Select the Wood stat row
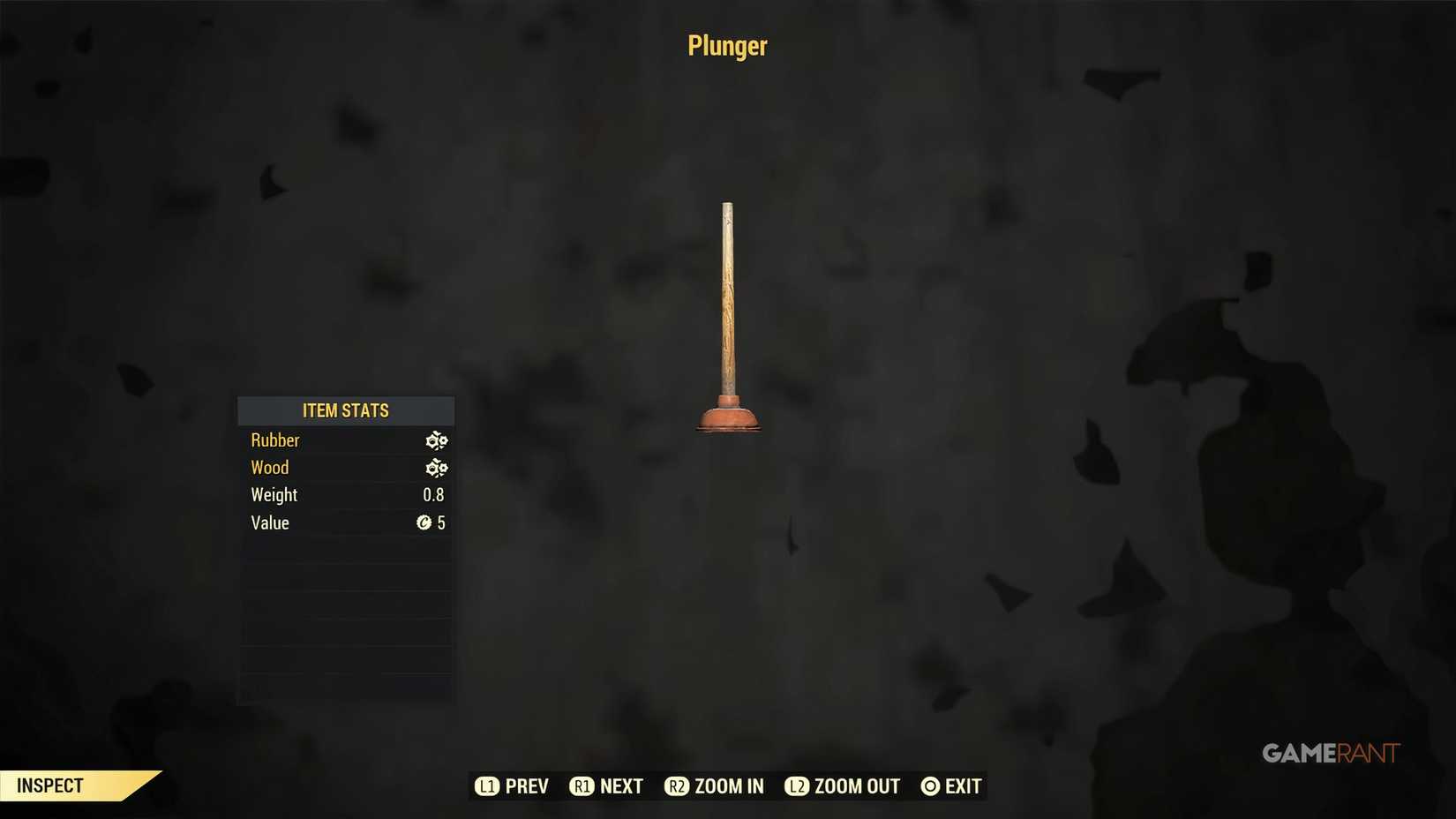1456x819 pixels. tap(270, 468)
